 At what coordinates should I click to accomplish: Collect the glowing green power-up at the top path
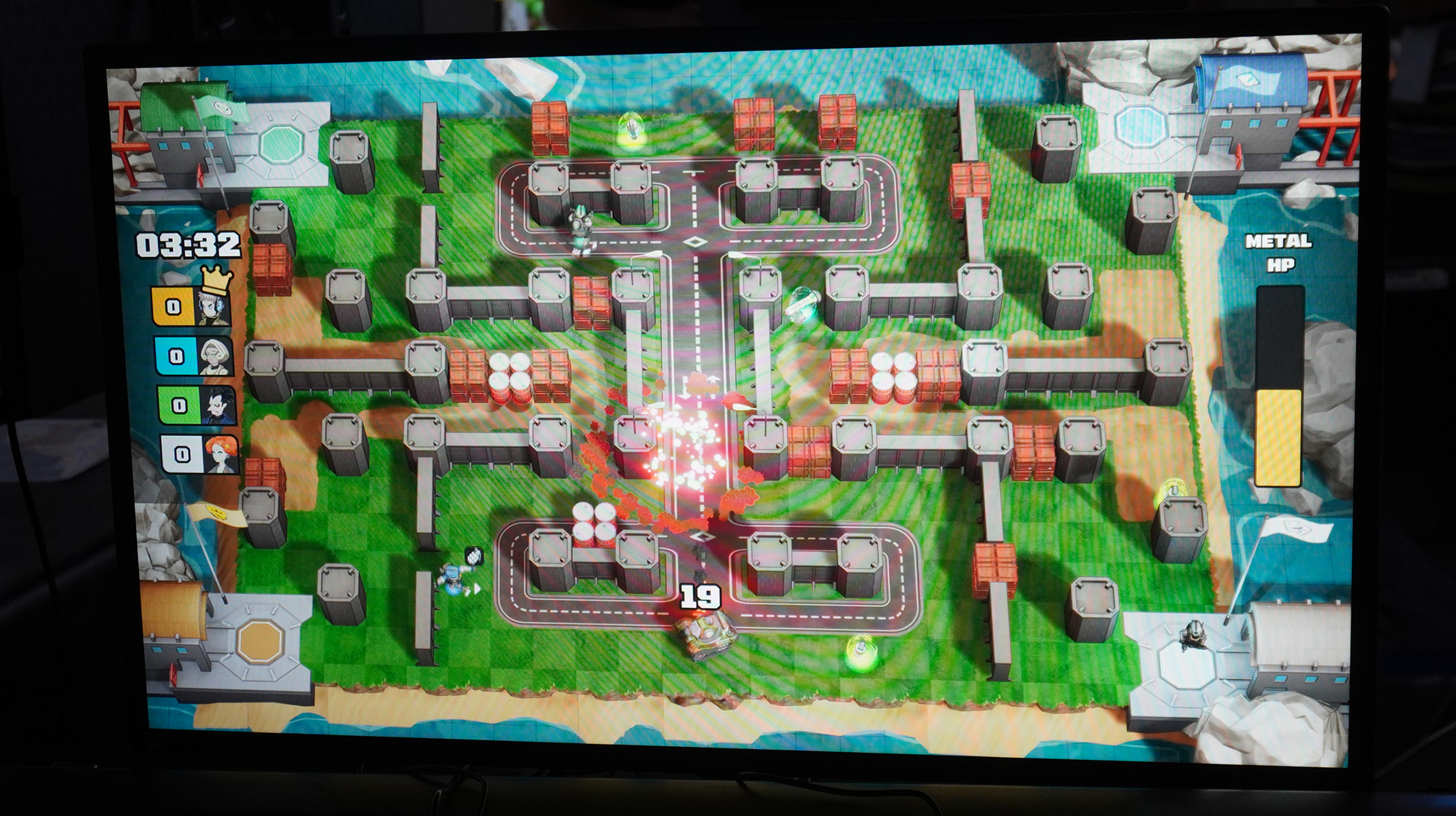[x=630, y=130]
